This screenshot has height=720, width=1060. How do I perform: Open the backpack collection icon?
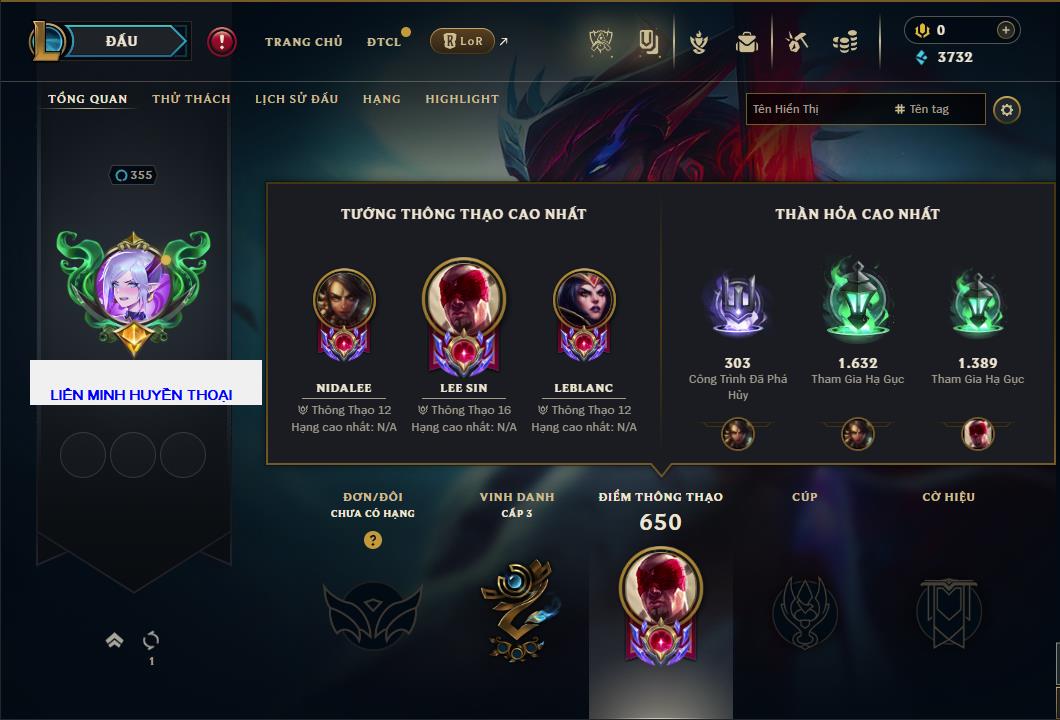747,42
